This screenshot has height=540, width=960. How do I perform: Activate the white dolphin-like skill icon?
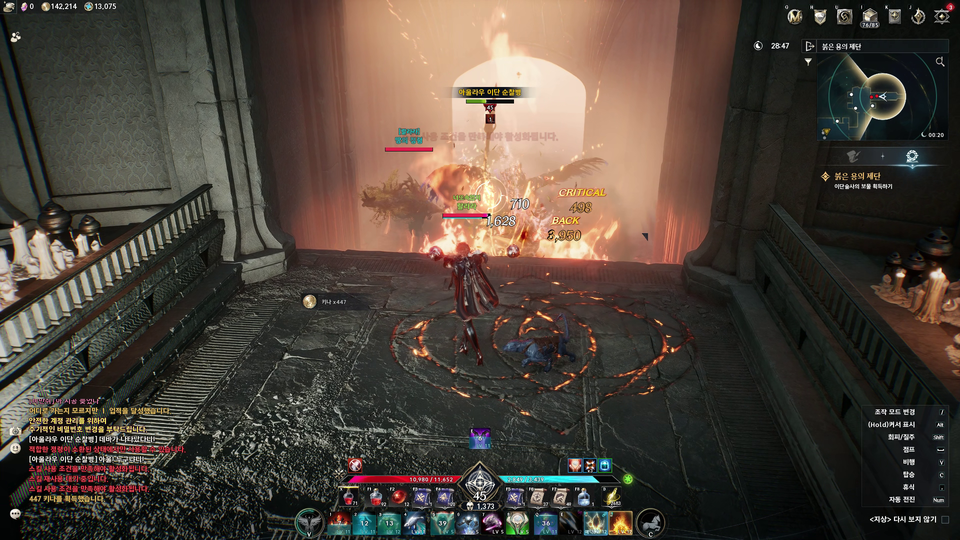tap(416, 522)
